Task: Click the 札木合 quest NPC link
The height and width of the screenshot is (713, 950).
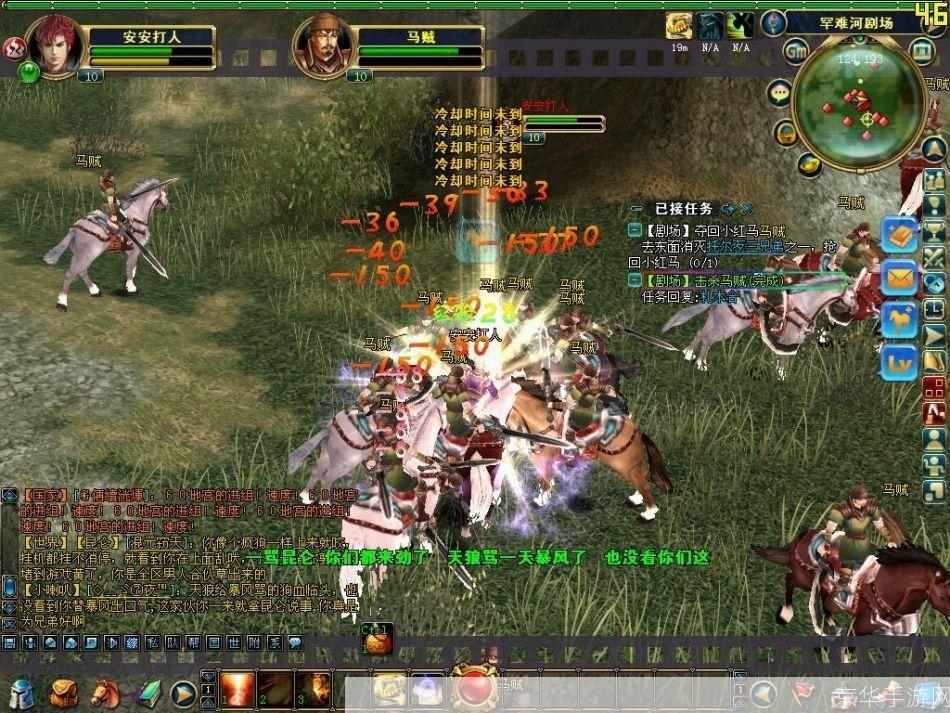Action: pos(718,297)
